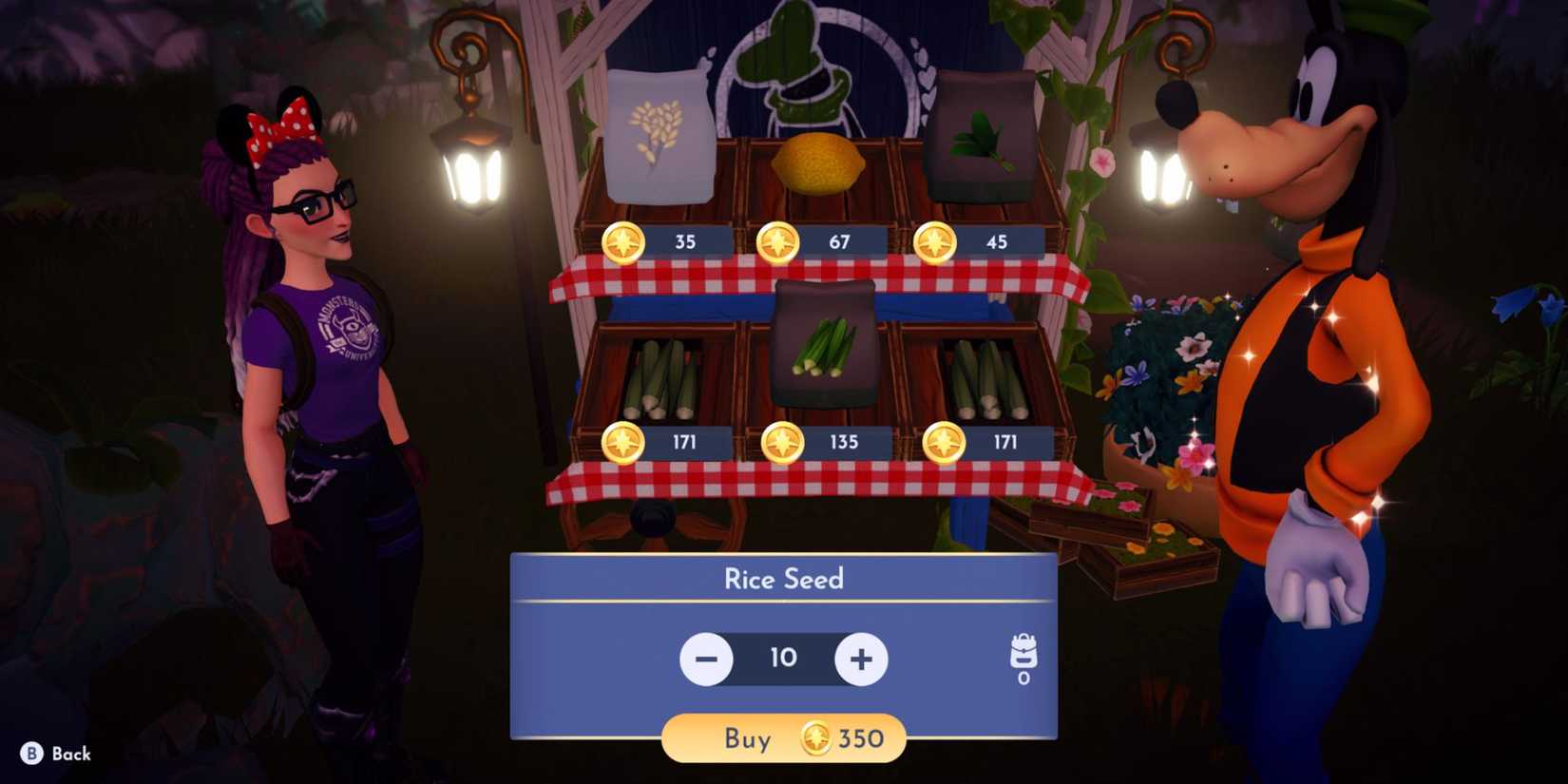Click the quantity field showing 10
This screenshot has height=784, width=1568.
pos(784,659)
